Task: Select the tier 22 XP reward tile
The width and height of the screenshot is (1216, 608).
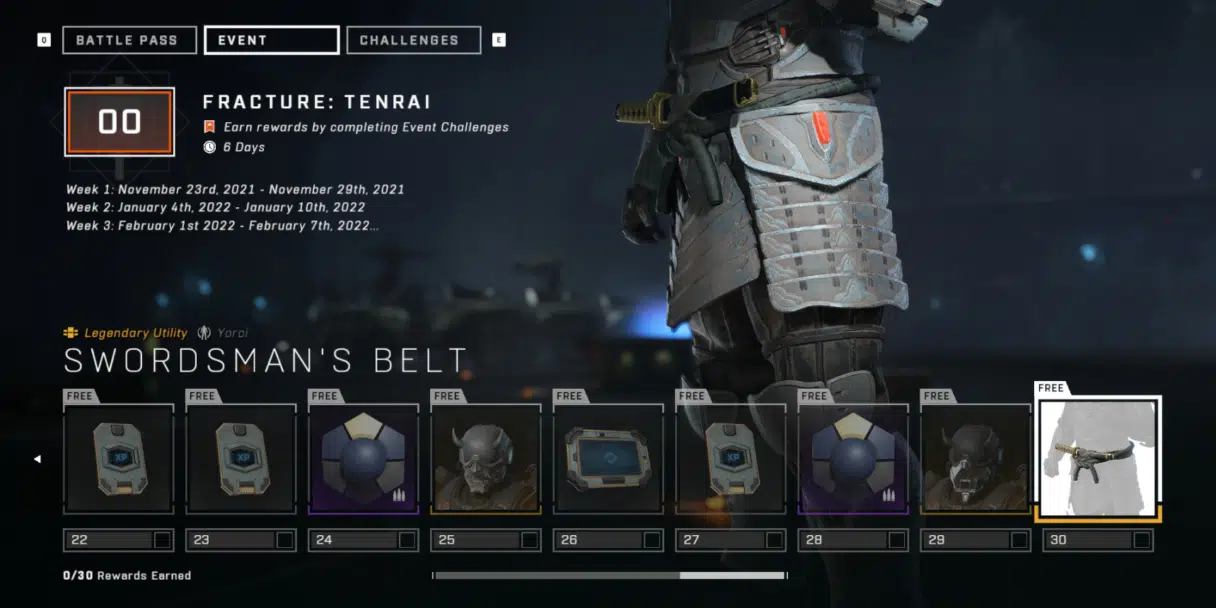Action: point(119,459)
